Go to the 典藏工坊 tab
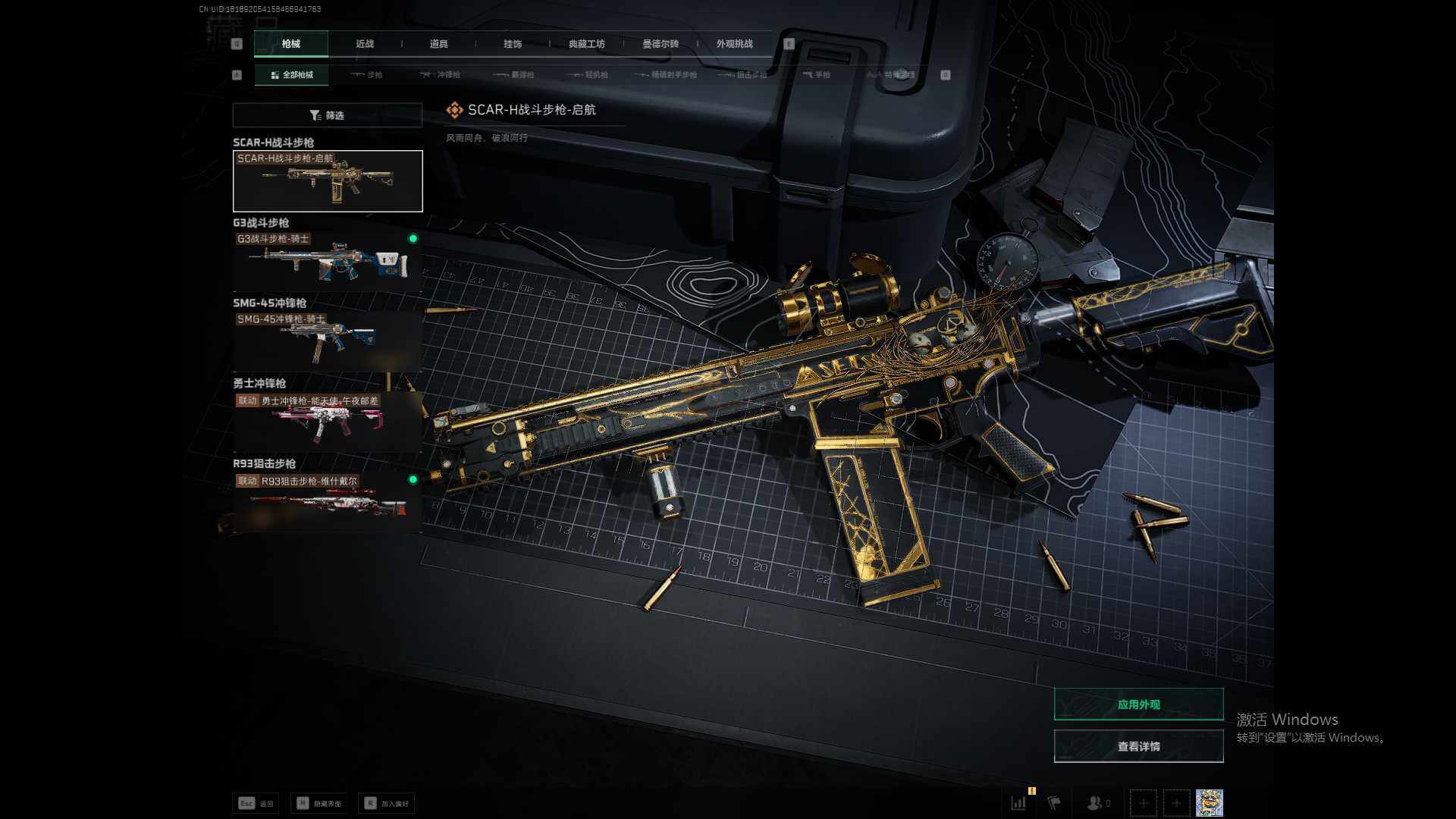This screenshot has height=819, width=1456. tap(586, 44)
